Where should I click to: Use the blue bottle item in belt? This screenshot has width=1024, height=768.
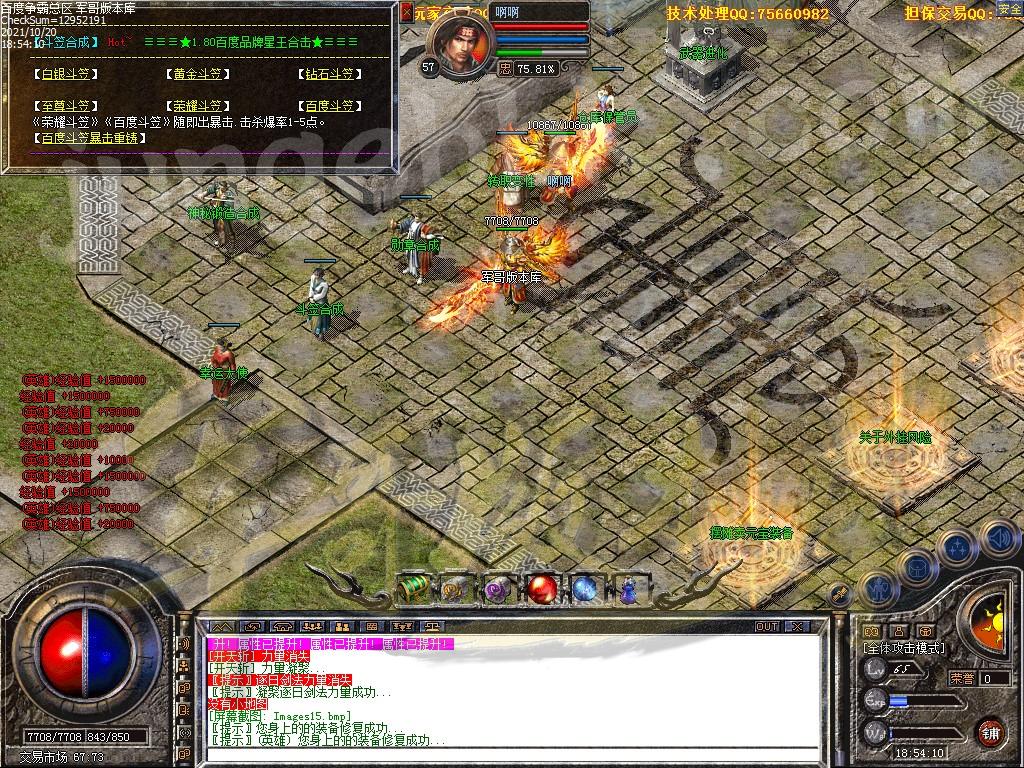coord(628,589)
